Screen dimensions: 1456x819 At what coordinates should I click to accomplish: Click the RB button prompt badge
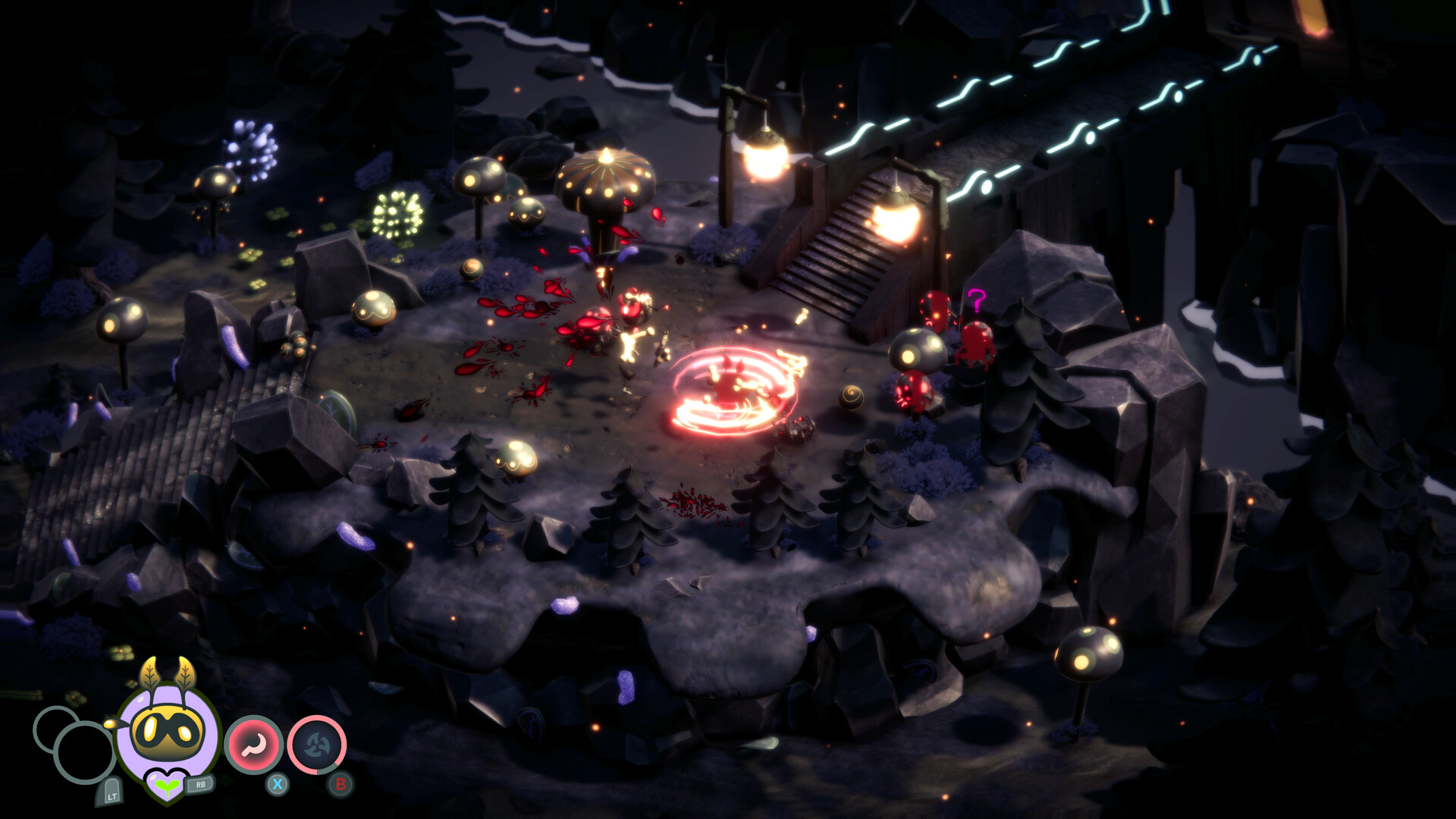coord(200,785)
